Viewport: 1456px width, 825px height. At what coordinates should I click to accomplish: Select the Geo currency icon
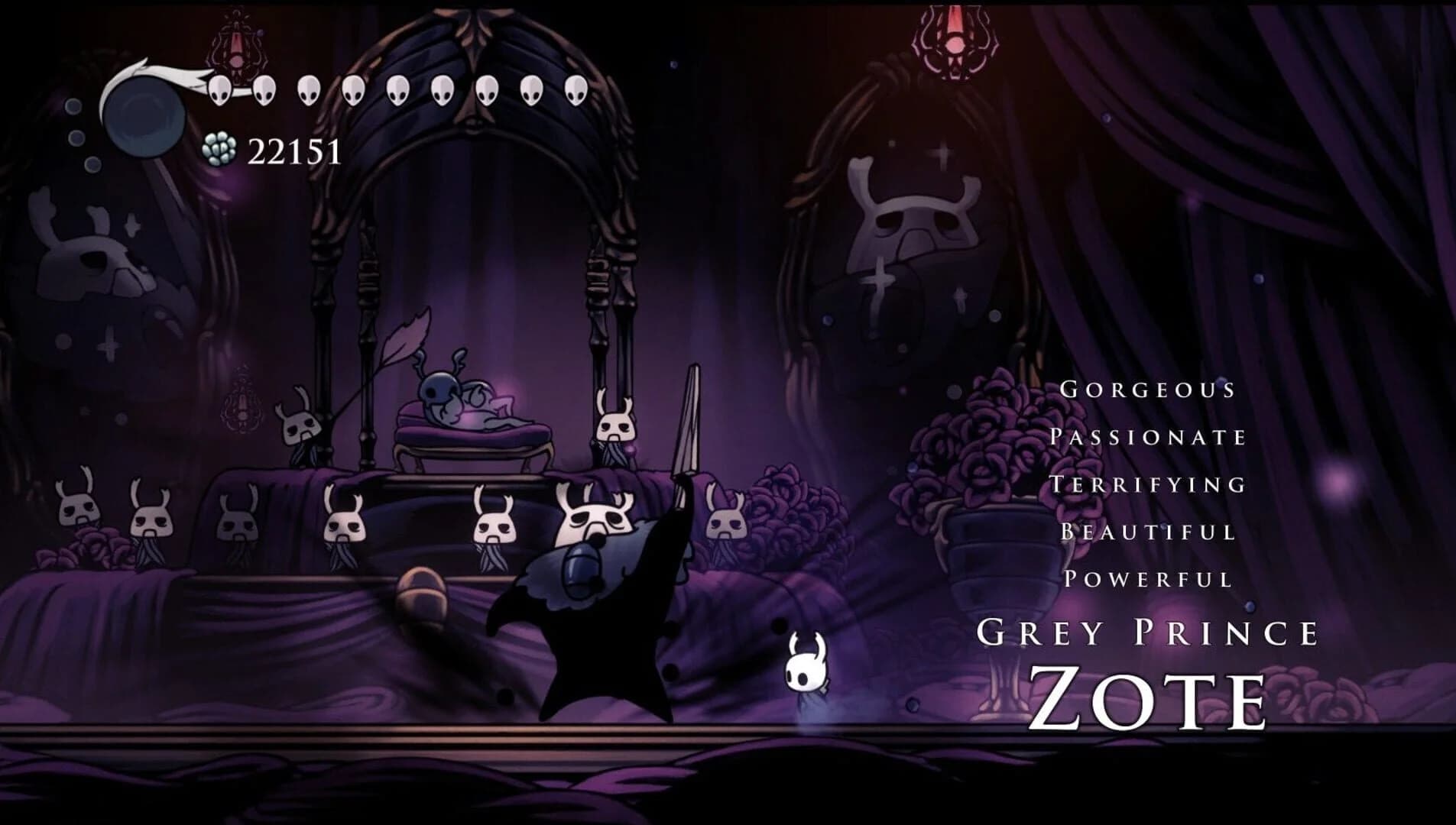click(218, 147)
